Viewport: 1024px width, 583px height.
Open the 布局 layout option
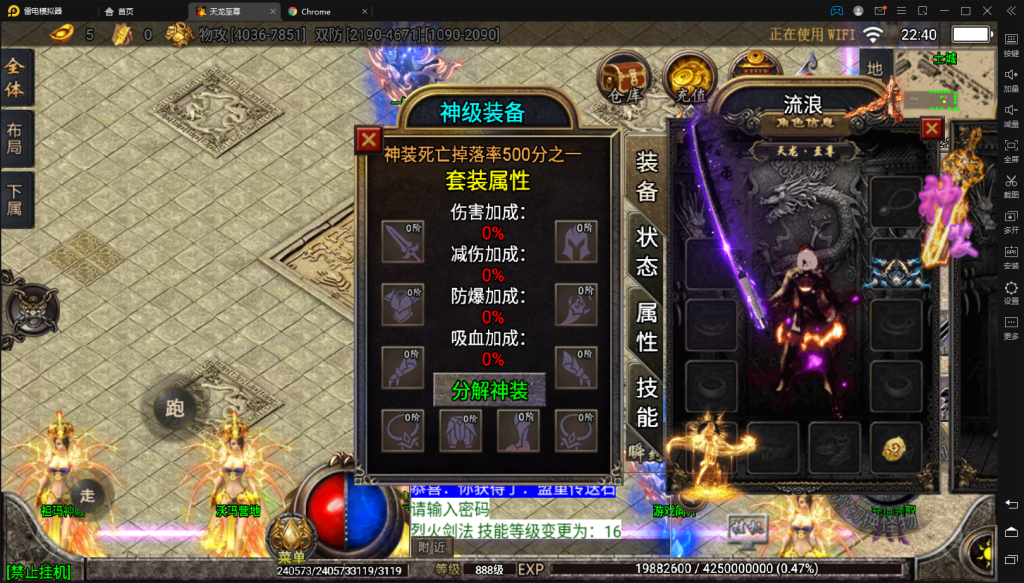coord(17,141)
